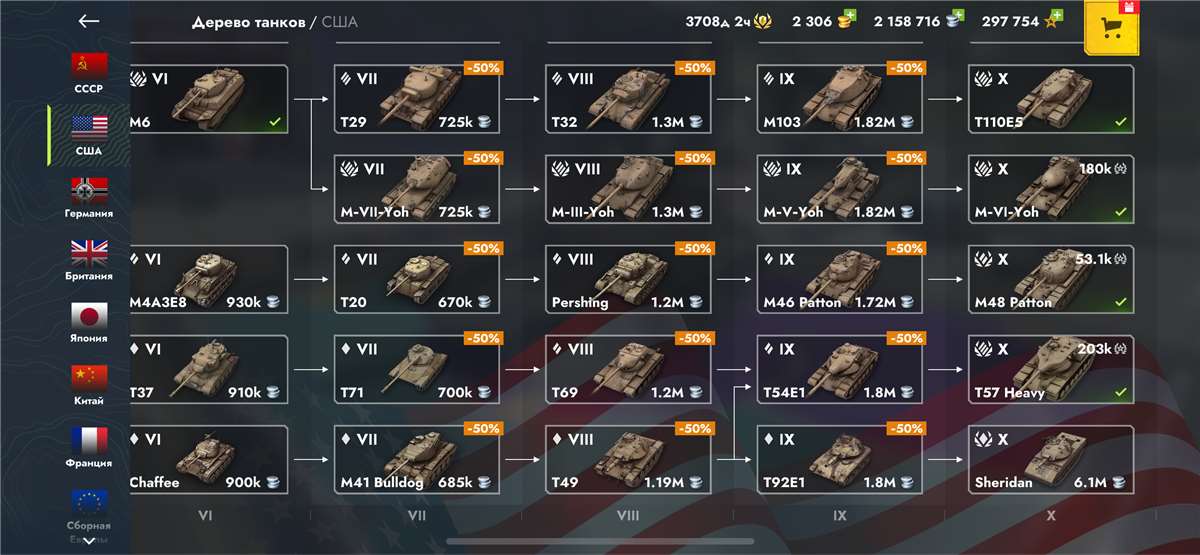
Task: Choose the M41 Bulldog tank
Action: tap(418, 460)
